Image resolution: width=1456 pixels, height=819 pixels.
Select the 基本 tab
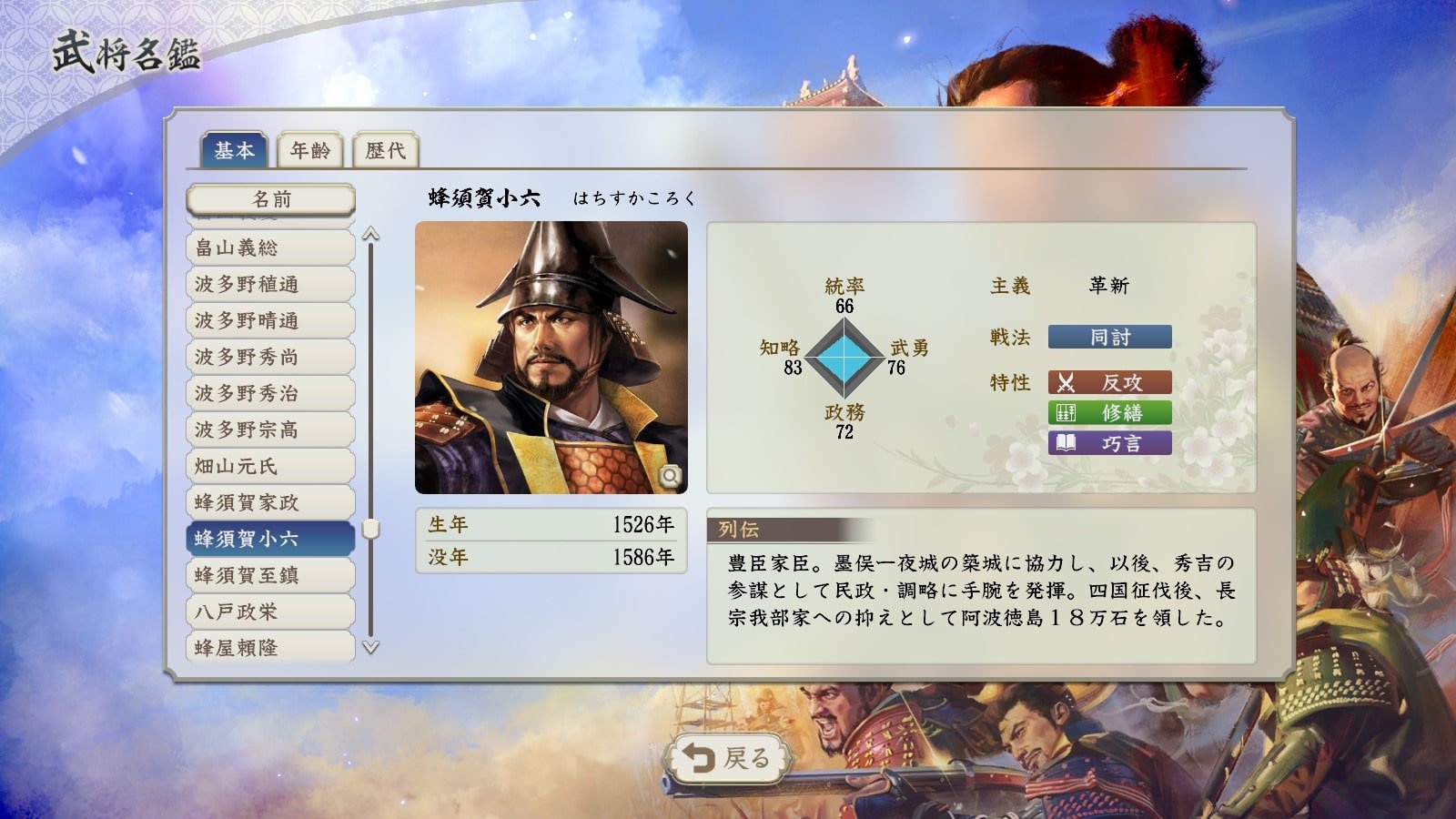click(x=234, y=150)
